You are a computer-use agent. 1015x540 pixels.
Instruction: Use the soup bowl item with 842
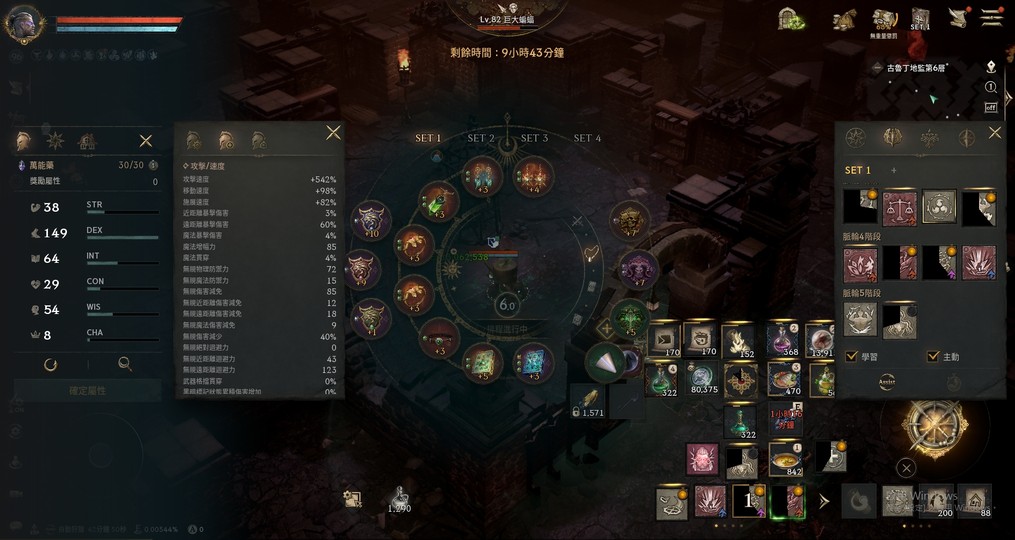click(787, 460)
